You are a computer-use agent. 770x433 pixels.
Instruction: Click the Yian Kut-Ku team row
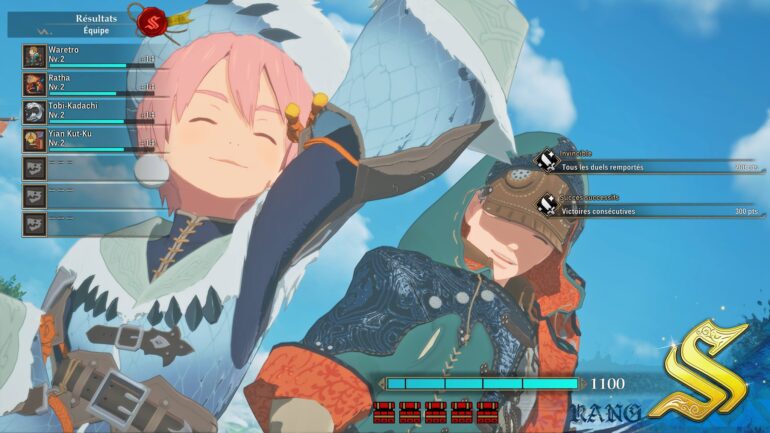coord(85,139)
